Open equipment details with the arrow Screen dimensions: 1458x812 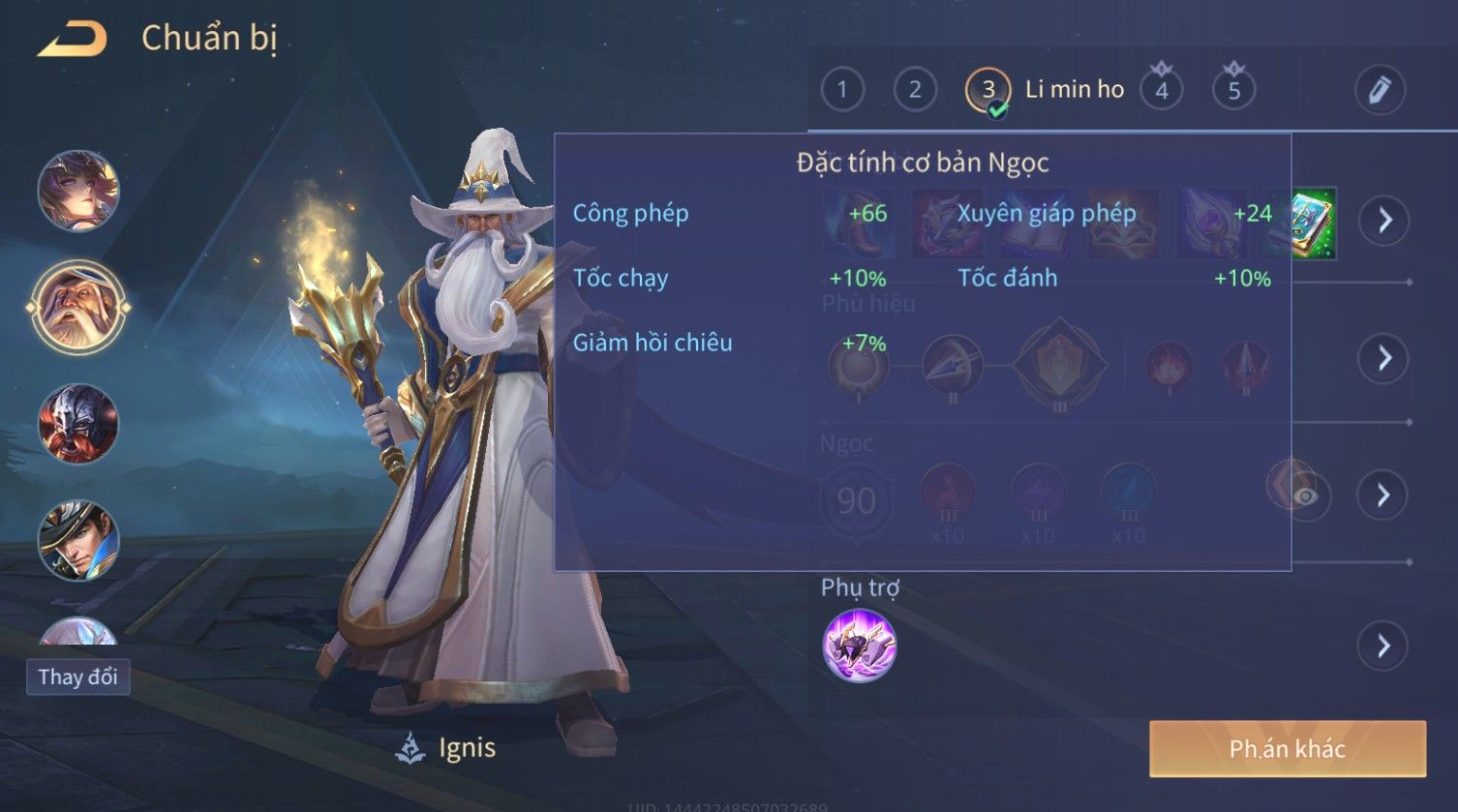tap(1384, 221)
